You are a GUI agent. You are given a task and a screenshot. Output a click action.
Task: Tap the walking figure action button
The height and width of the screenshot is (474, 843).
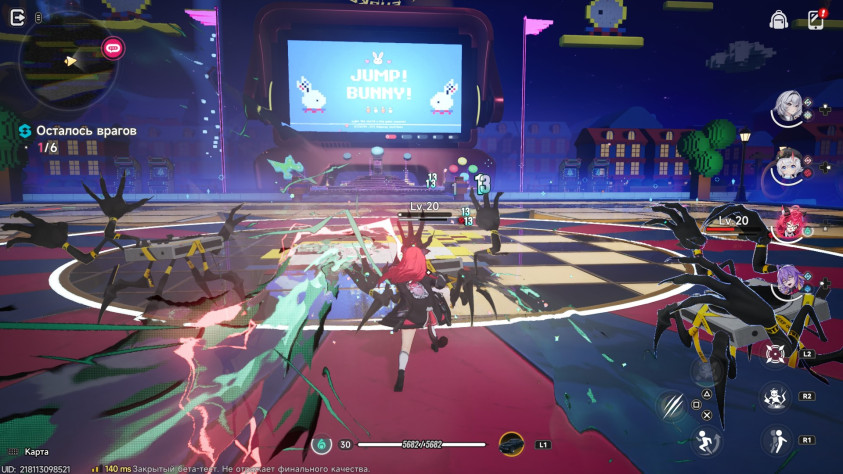tap(774, 440)
